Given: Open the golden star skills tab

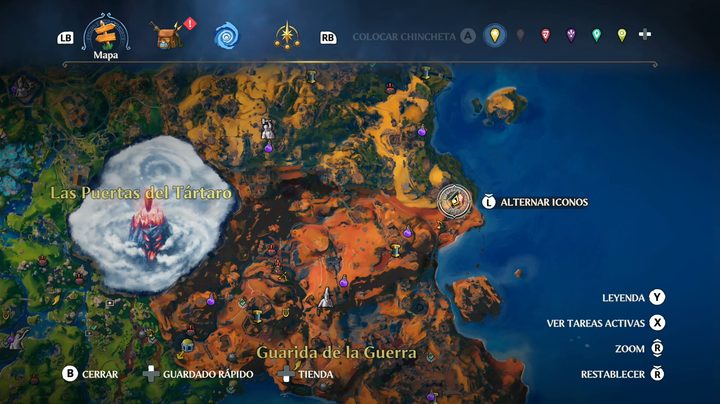Looking at the screenshot, I should pyautogui.click(x=287, y=37).
